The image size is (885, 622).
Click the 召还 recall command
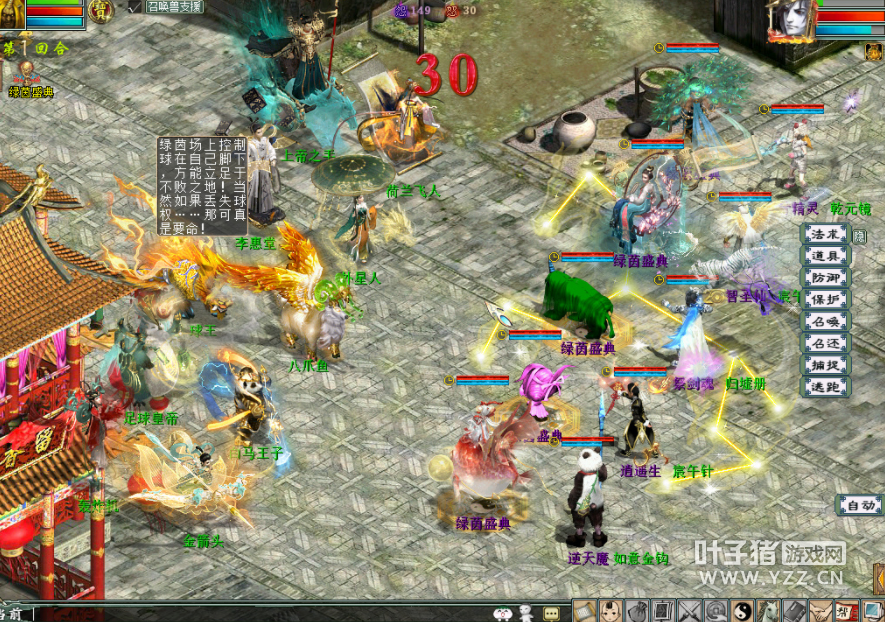click(x=826, y=343)
